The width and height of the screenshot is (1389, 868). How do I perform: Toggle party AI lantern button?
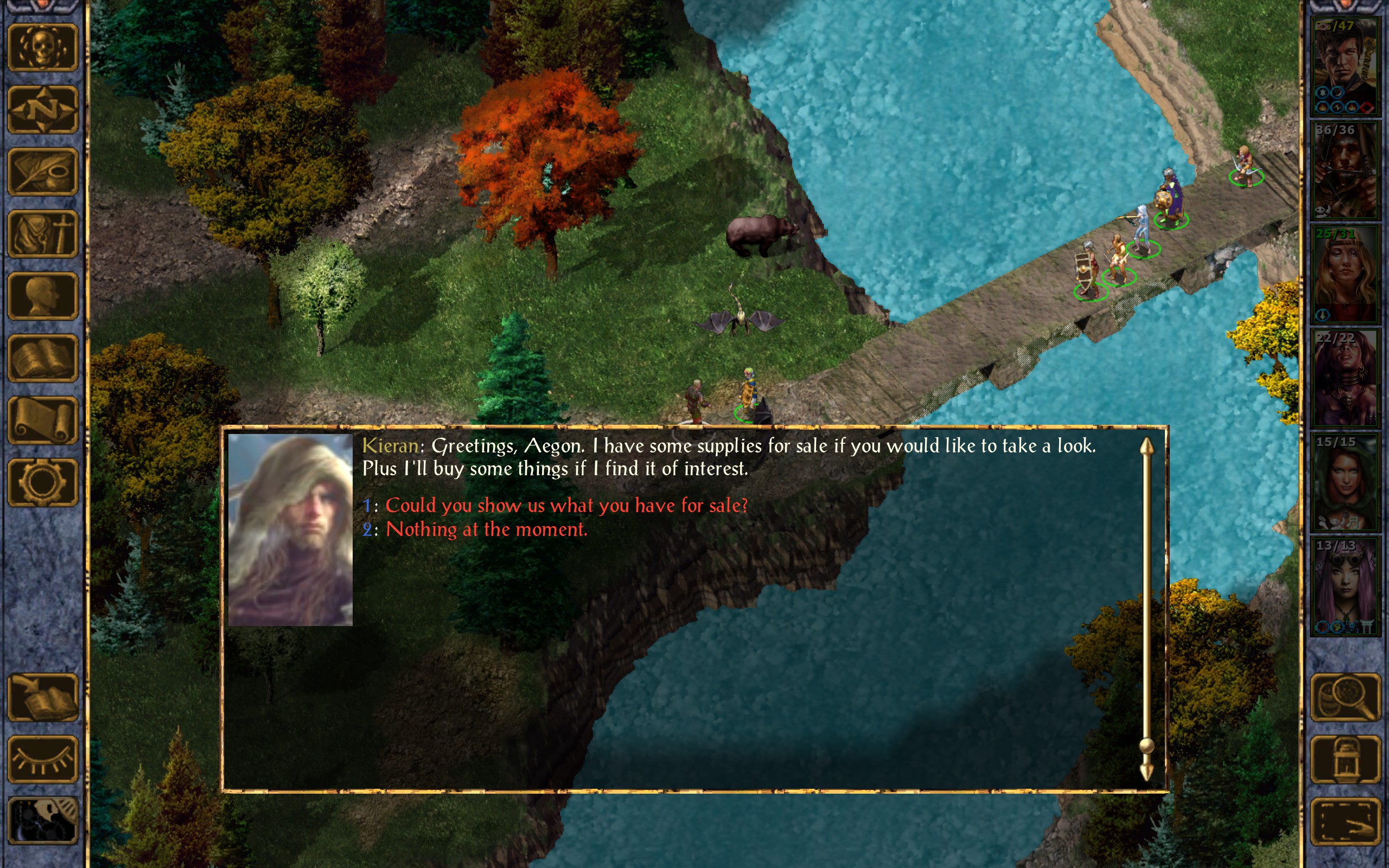(x=1346, y=759)
